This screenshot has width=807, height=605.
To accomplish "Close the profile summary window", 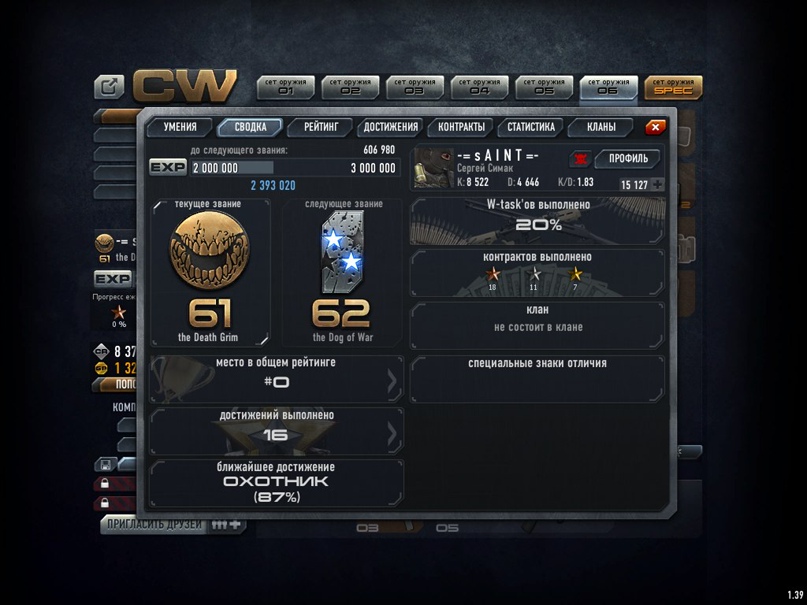I will tap(655, 128).
